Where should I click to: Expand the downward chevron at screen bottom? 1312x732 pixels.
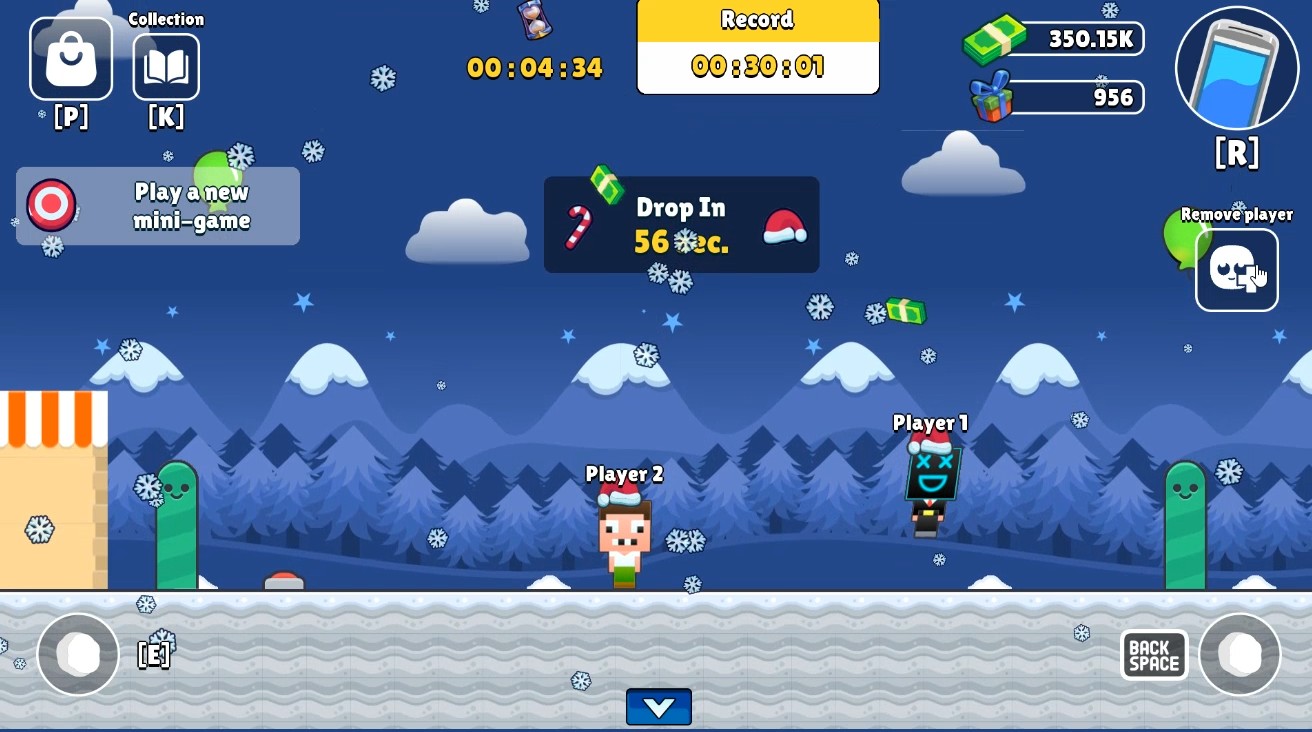coord(658,707)
